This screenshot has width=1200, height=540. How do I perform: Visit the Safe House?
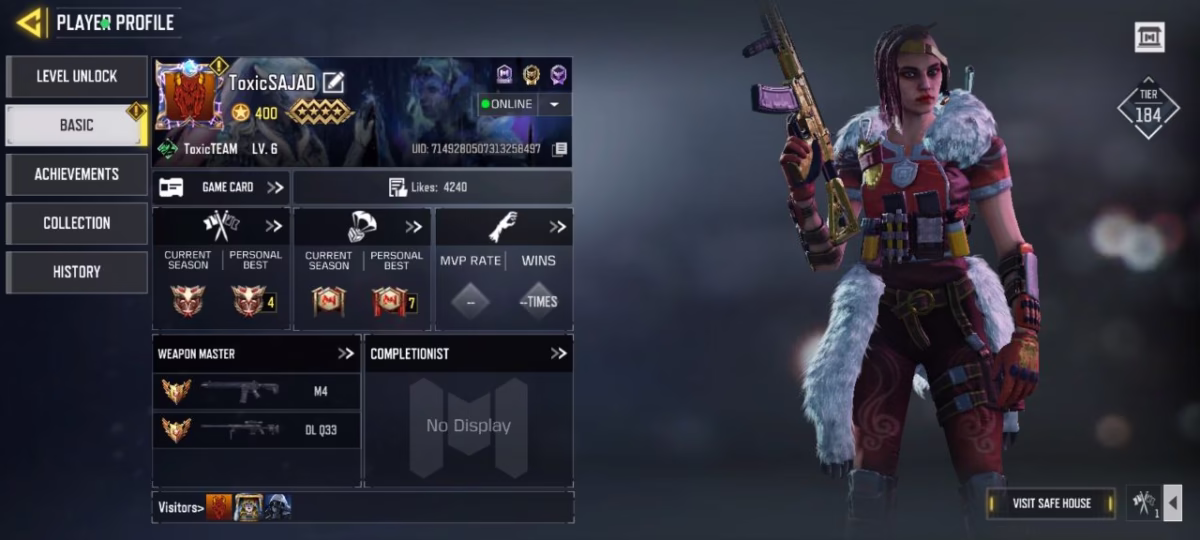pos(1051,503)
